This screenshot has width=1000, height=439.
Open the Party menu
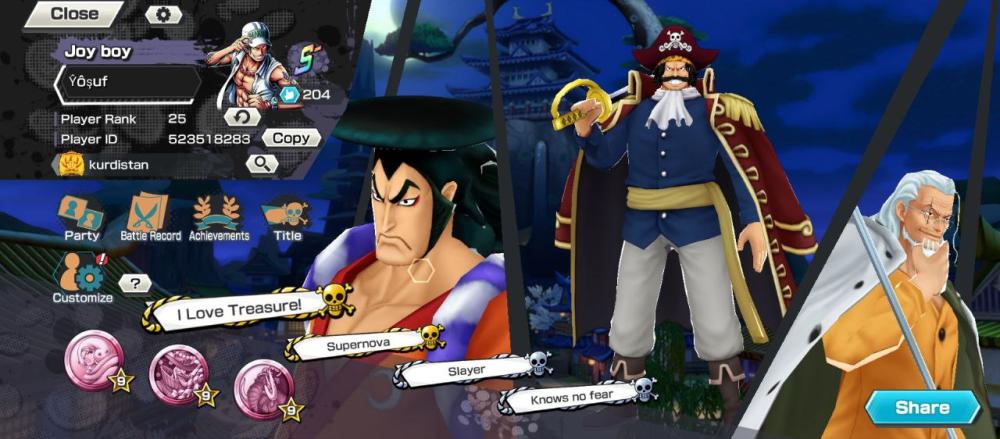coord(81,217)
